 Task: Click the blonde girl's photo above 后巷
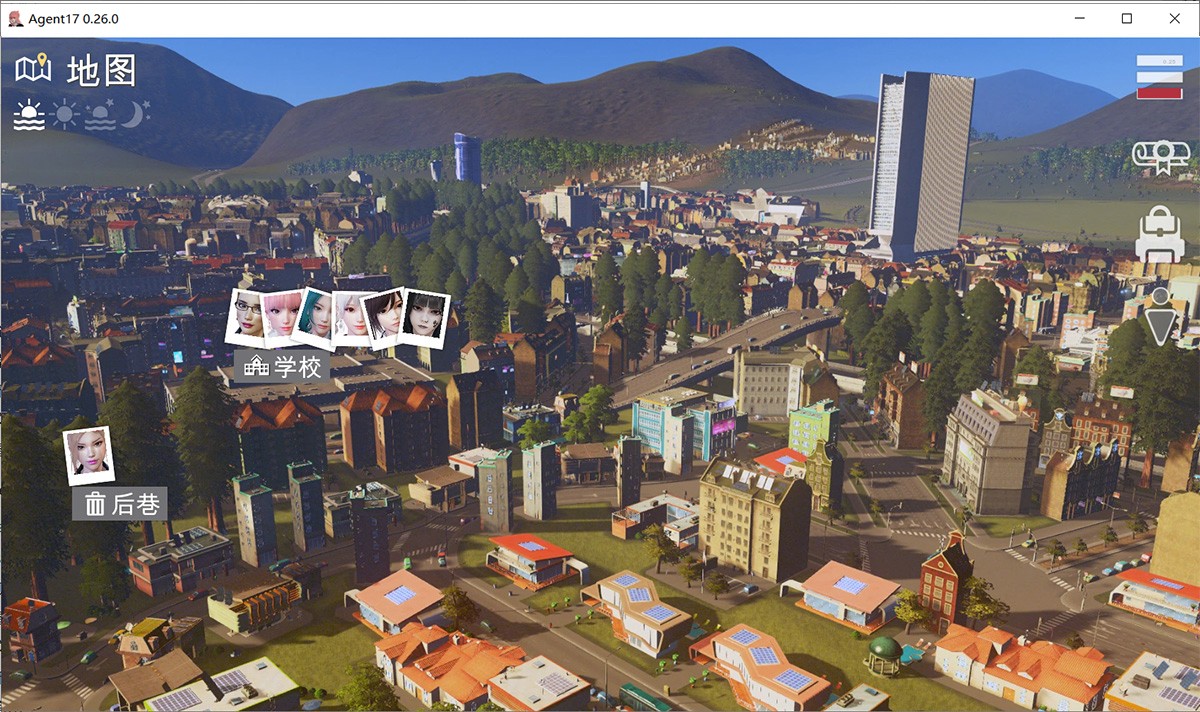(x=88, y=455)
